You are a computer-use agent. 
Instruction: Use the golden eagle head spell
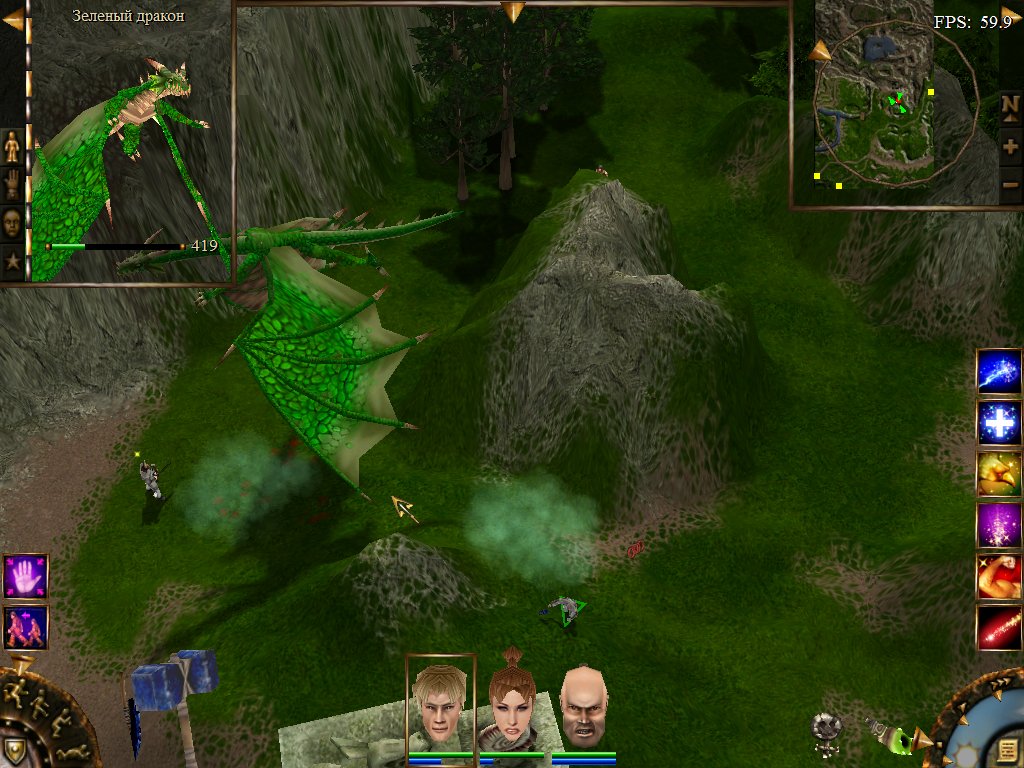point(998,474)
